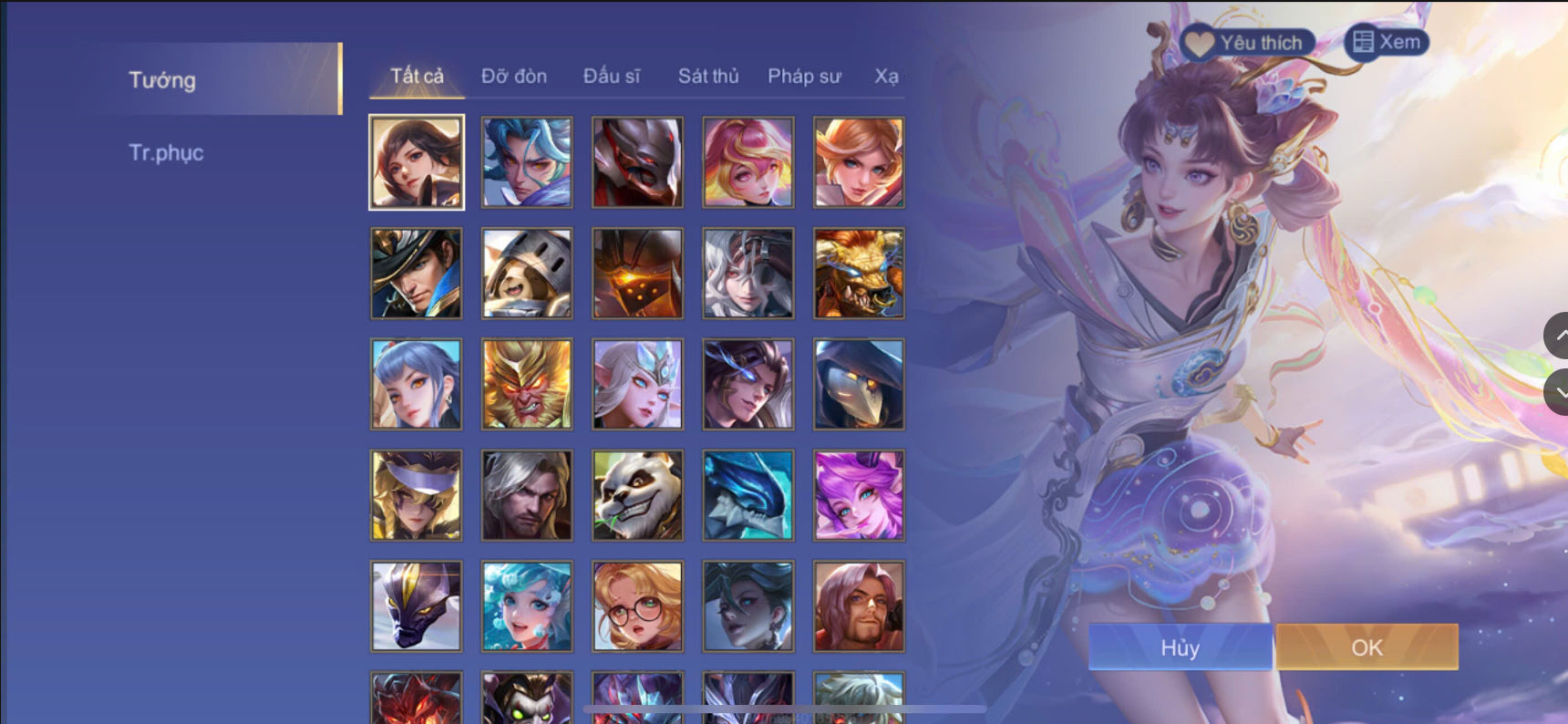Filter heroes by Đấu sĩ
The image size is (1568, 724).
click(x=614, y=77)
